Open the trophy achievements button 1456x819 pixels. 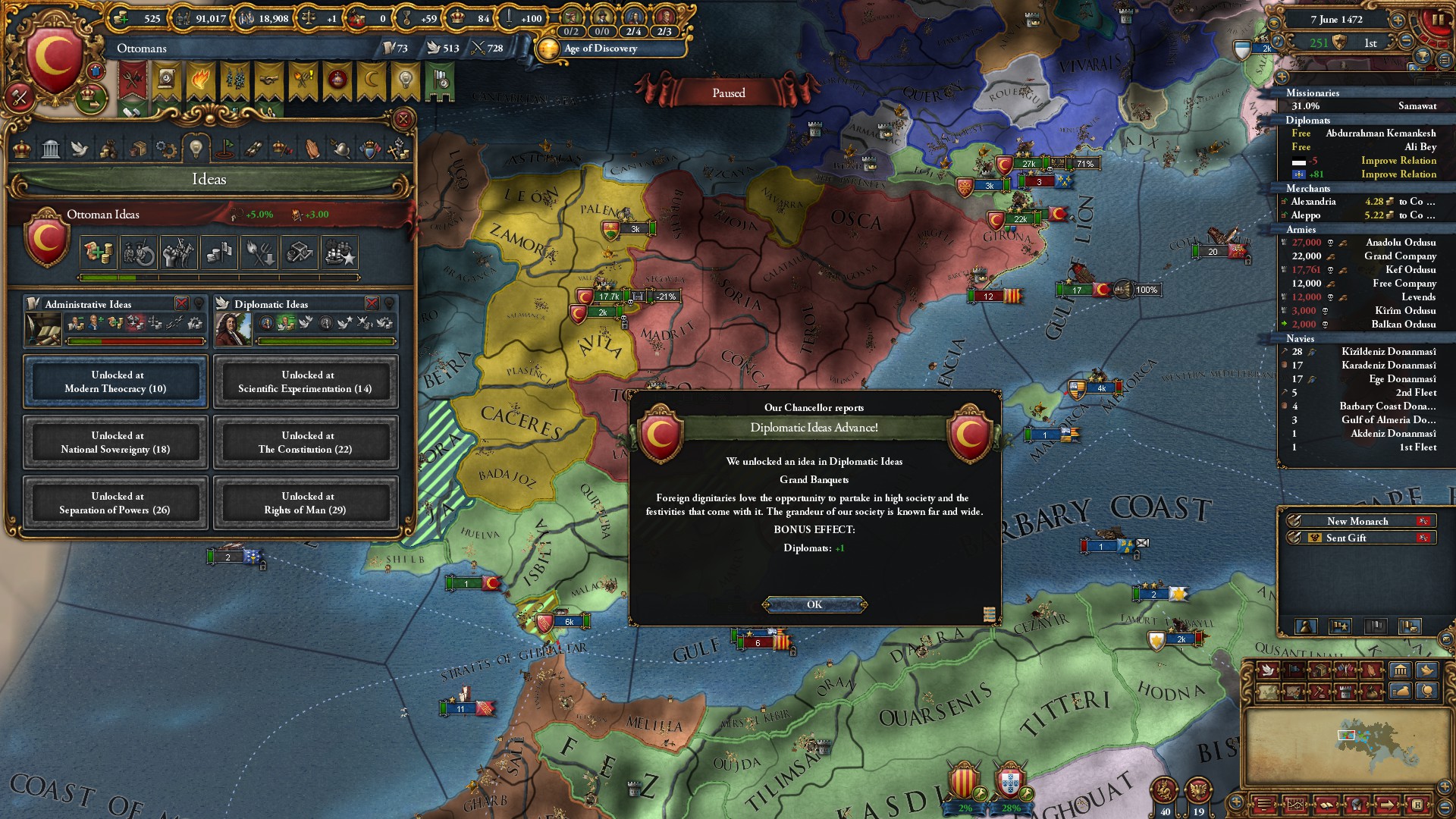pyautogui.click(x=1422, y=58)
